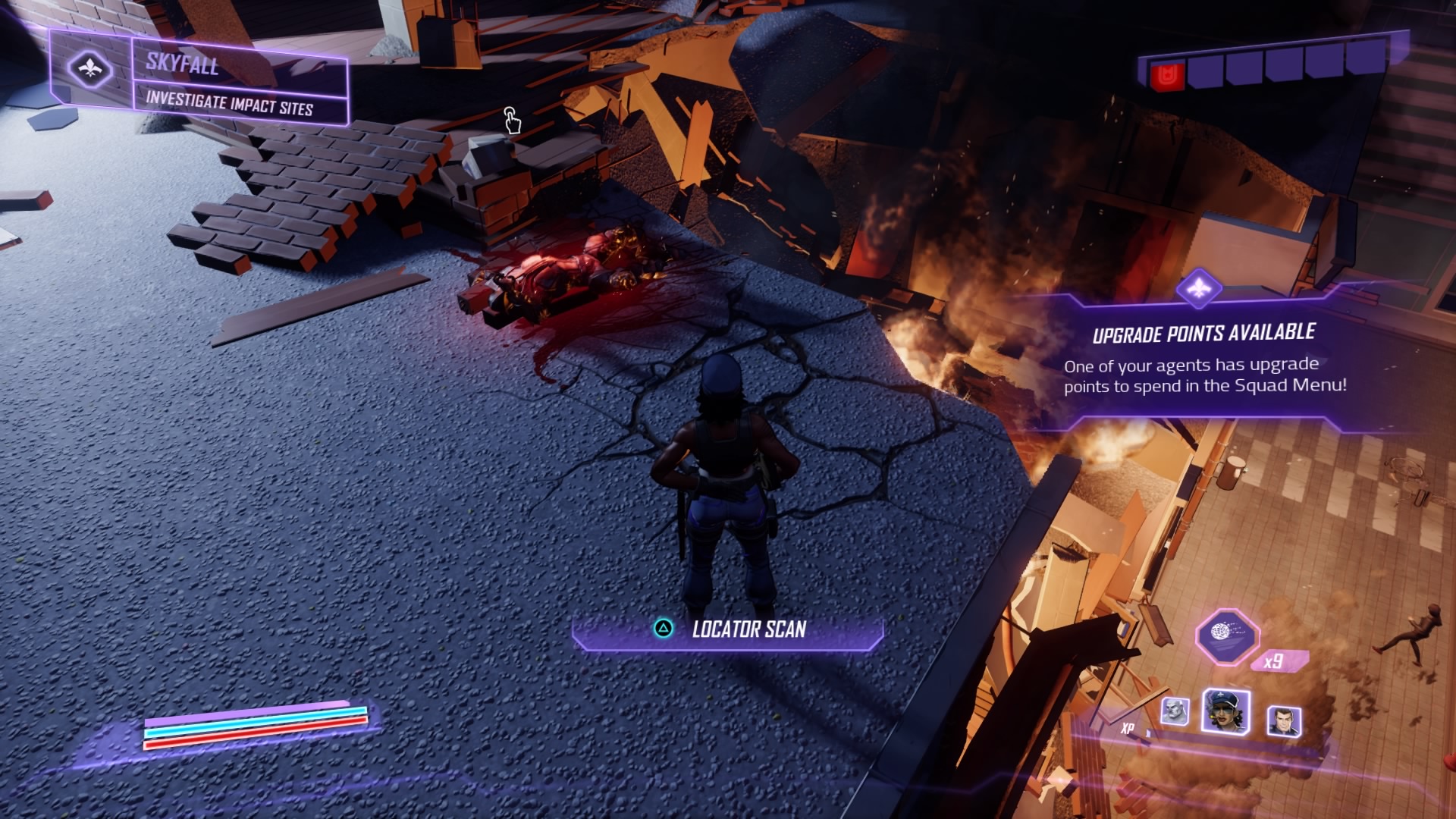Select the bald gray agent portrait
This screenshot has width=1456, height=819.
1175,712
